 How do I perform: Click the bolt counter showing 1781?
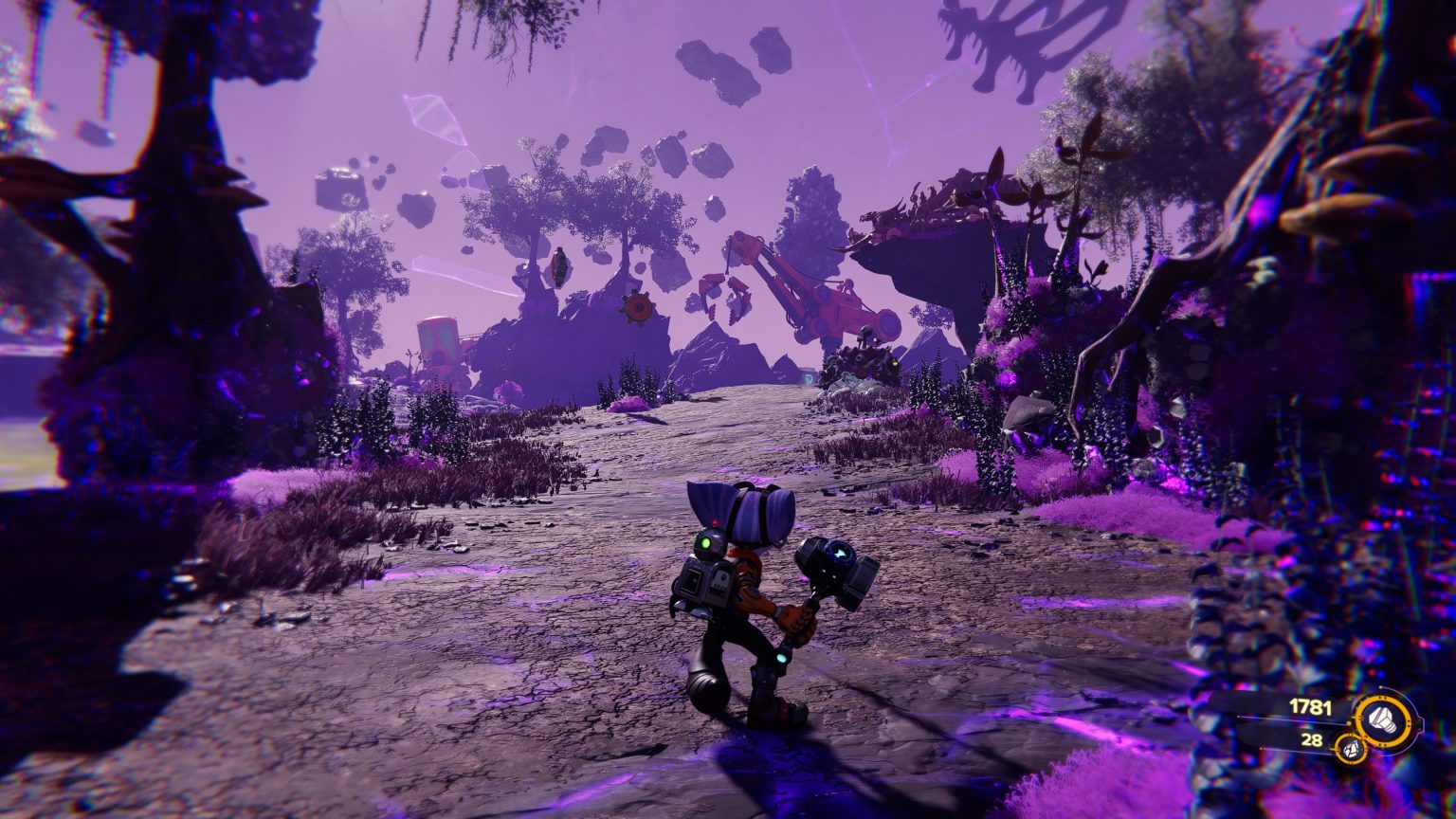[1310, 705]
